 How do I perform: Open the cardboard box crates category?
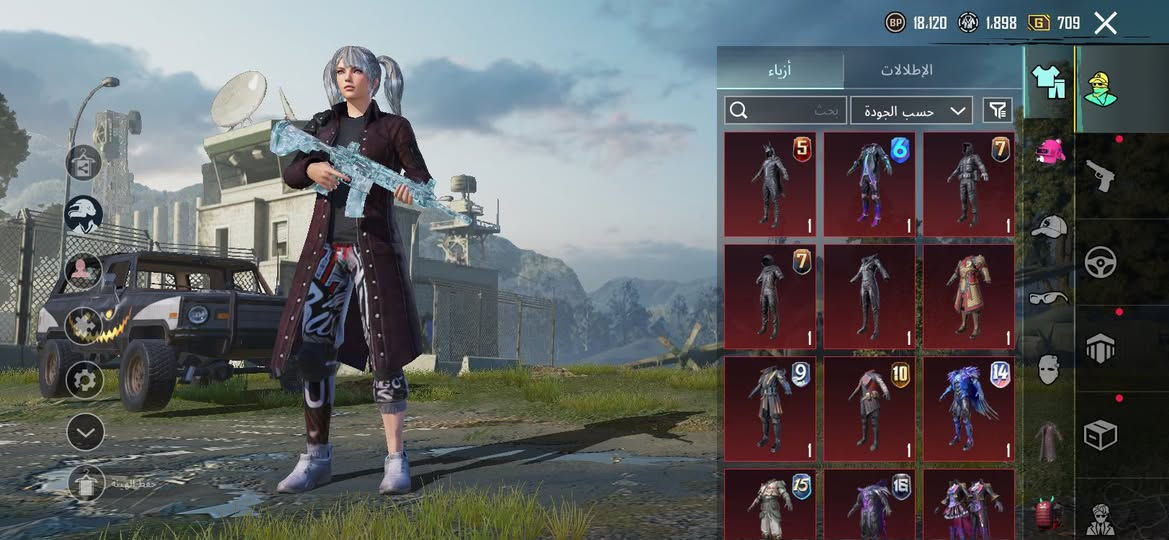coord(1101,435)
